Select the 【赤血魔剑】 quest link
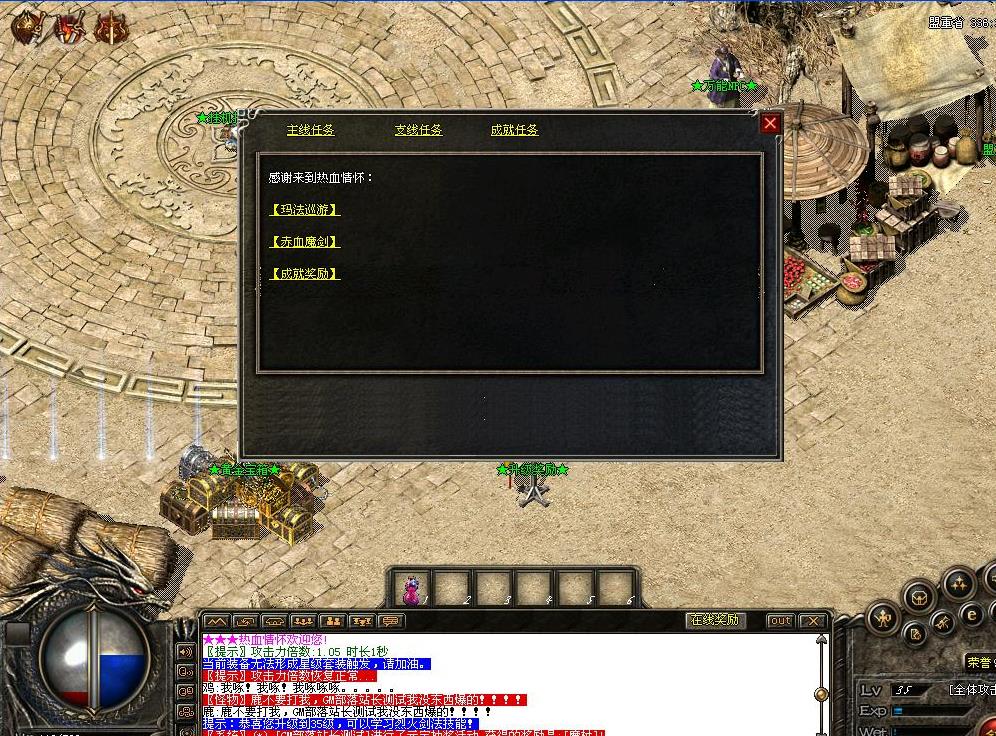Screen dimensions: 996x736 pos(305,242)
